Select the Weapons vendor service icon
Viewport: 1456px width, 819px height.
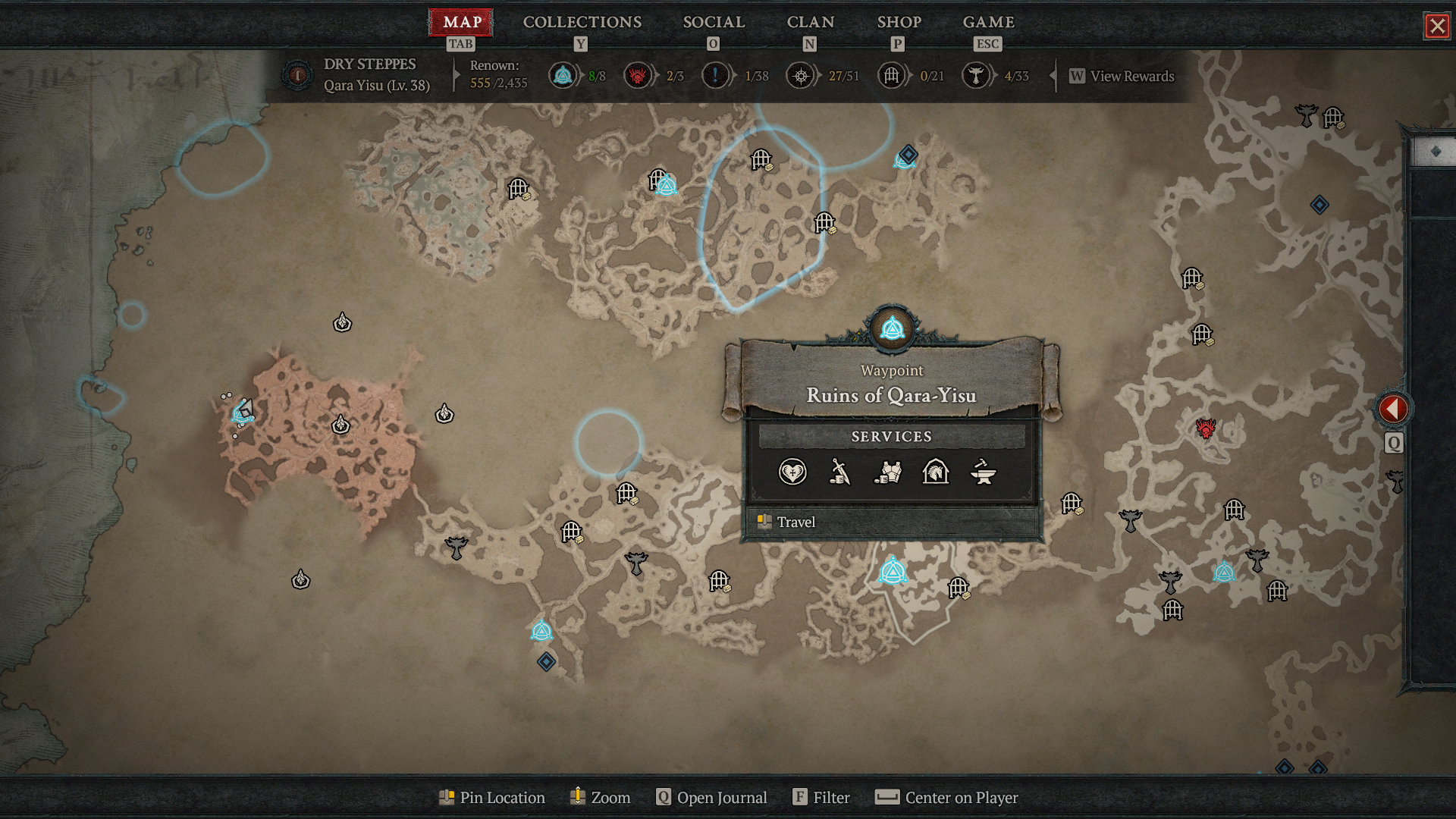point(839,472)
